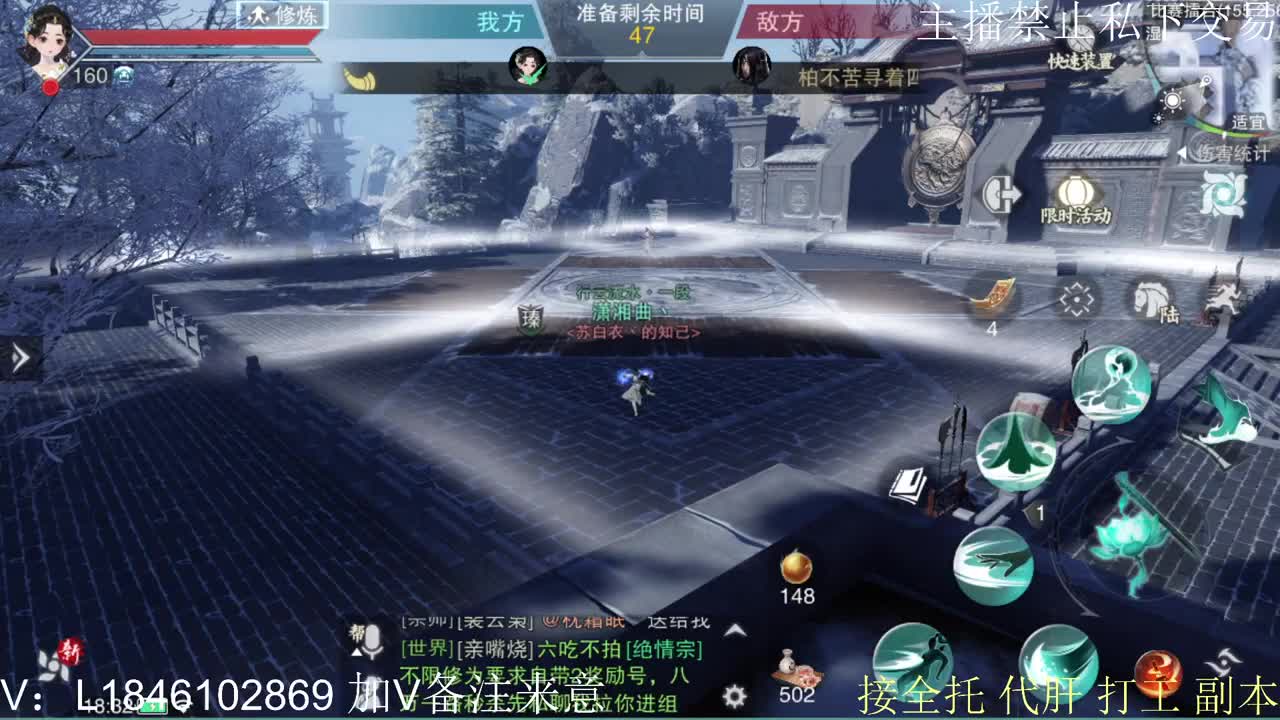Activate the crosshair target lock icon
Viewport: 1280px width, 720px height.
click(x=1077, y=297)
